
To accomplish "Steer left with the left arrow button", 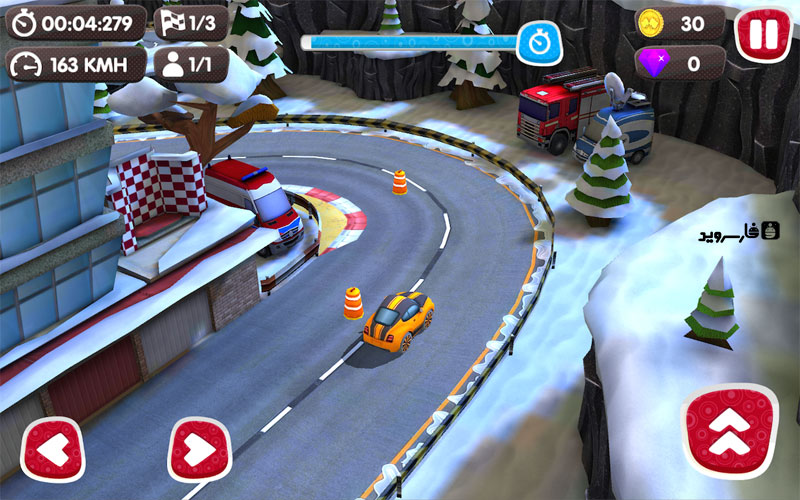I will point(52,450).
